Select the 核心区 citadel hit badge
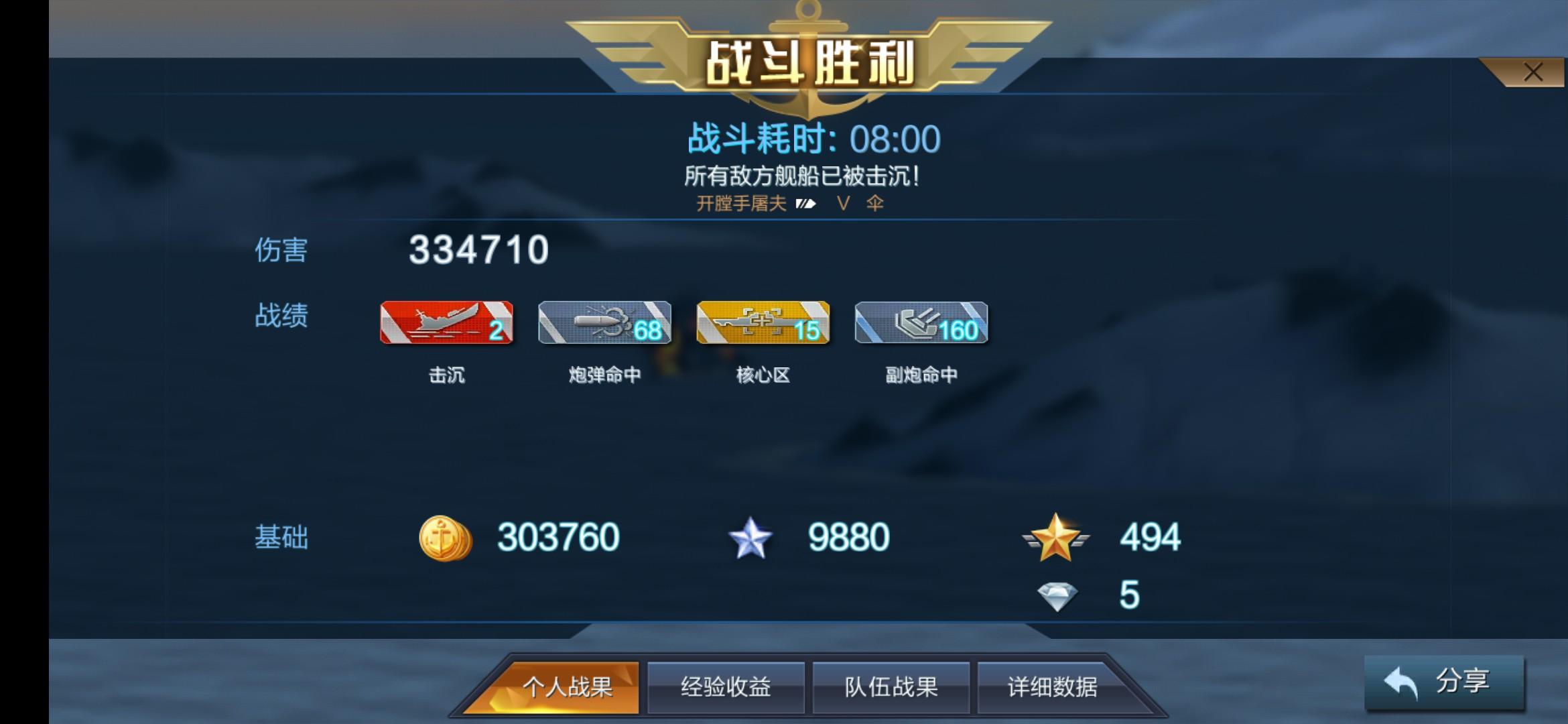 763,324
